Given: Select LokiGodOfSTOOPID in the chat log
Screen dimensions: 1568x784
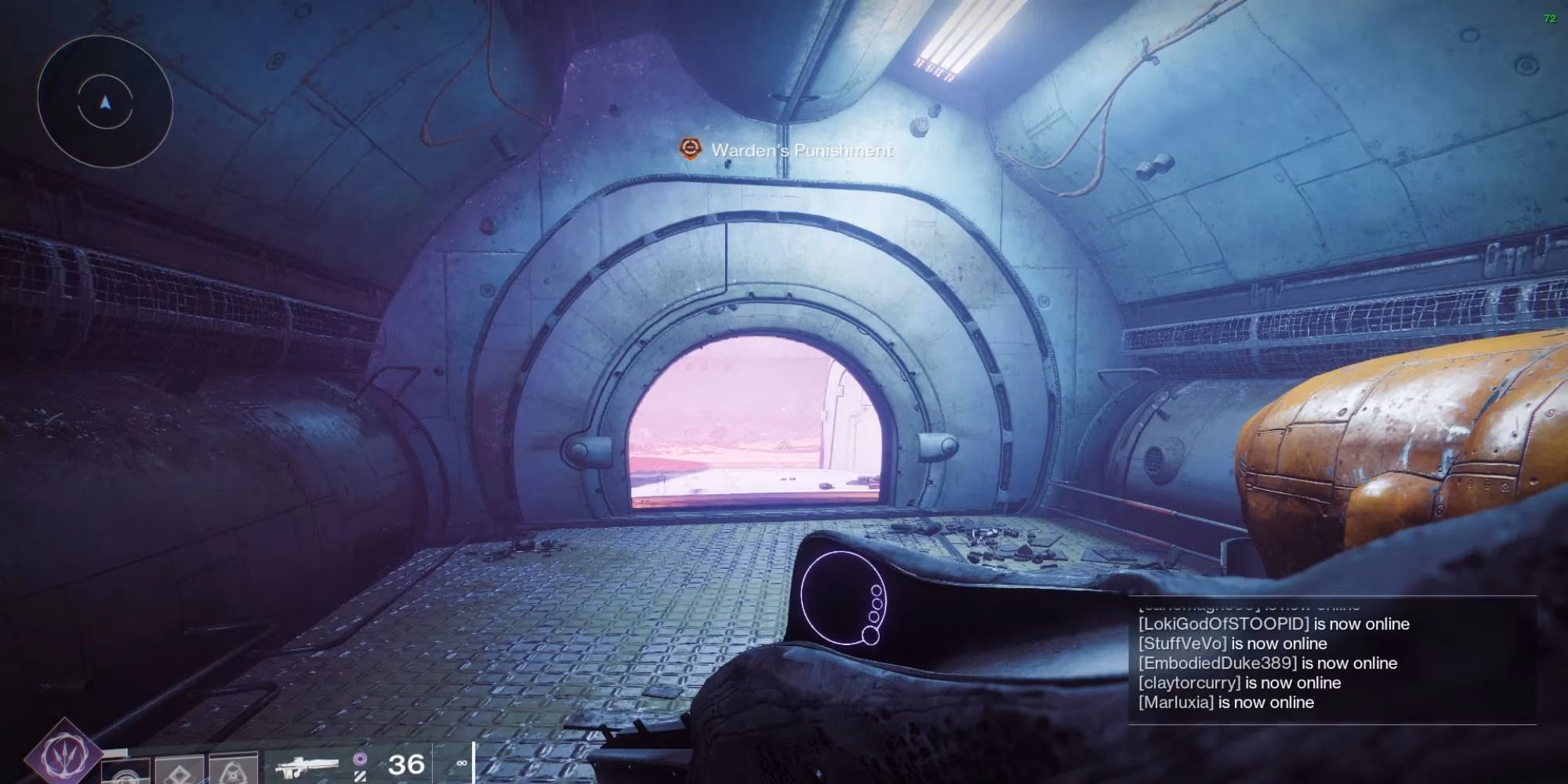Looking at the screenshot, I should (1224, 624).
